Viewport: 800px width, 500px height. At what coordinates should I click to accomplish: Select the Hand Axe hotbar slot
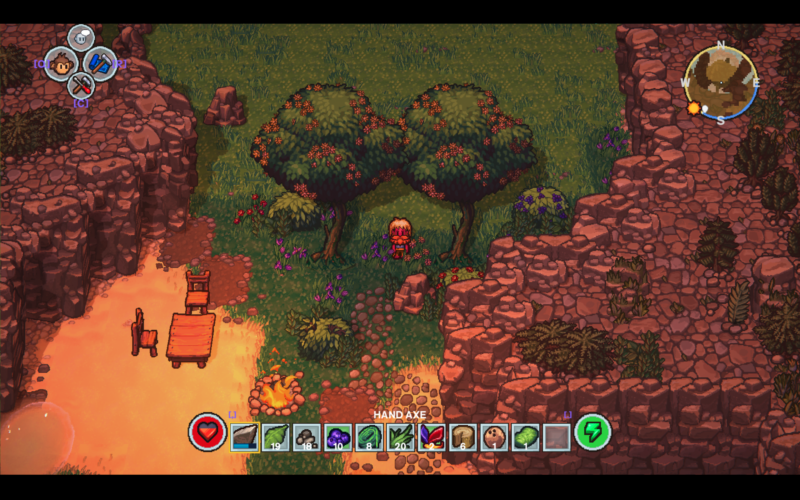[x=245, y=436]
